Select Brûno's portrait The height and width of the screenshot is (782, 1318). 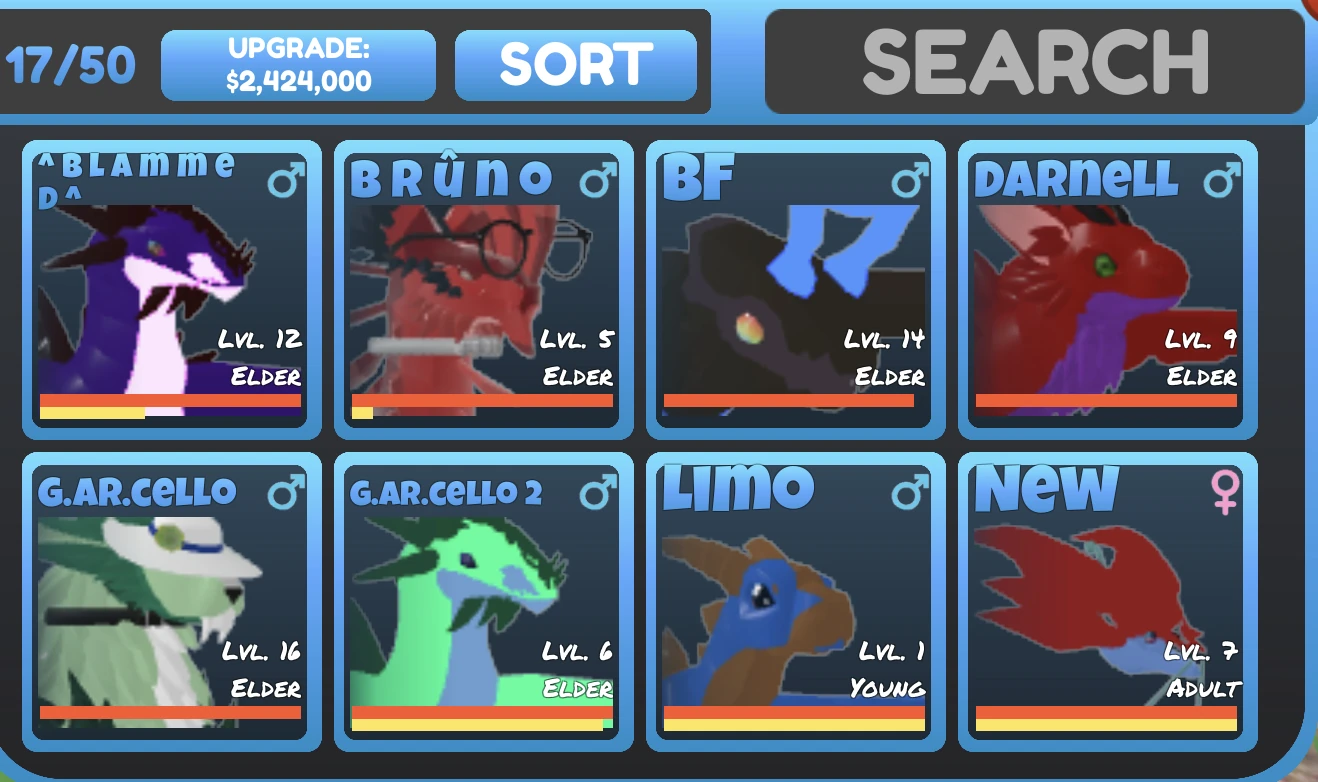(x=481, y=290)
